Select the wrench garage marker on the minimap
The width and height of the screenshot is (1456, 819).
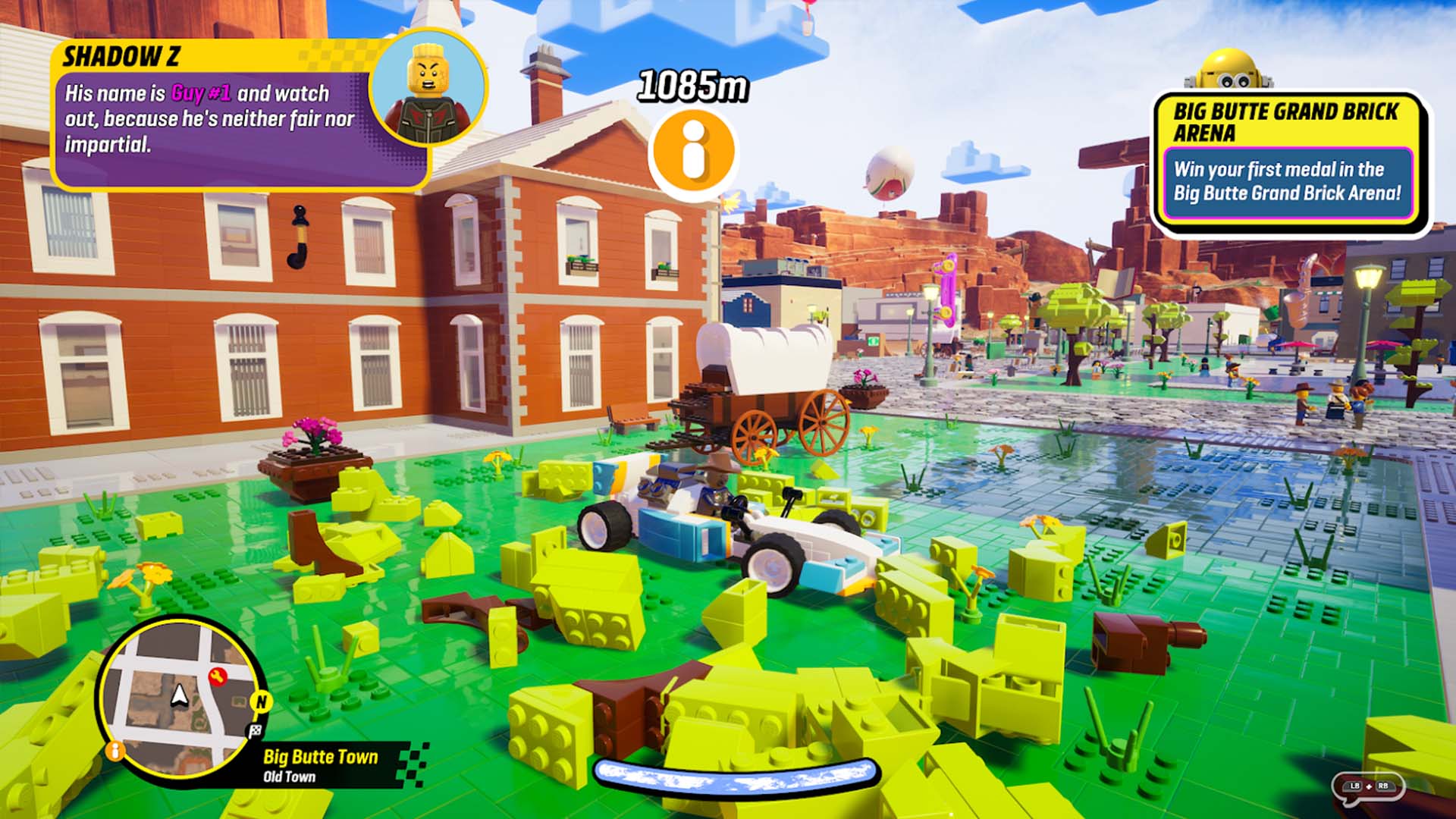[x=218, y=676]
